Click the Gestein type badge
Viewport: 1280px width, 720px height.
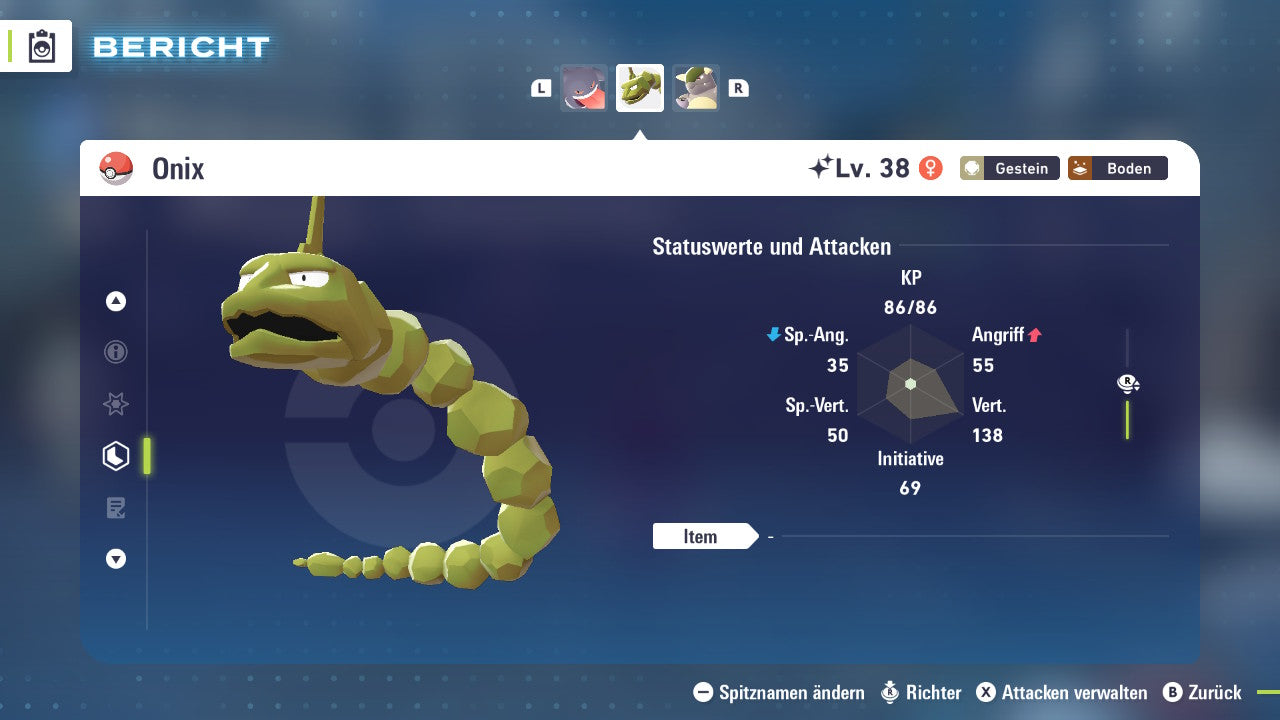click(1009, 168)
